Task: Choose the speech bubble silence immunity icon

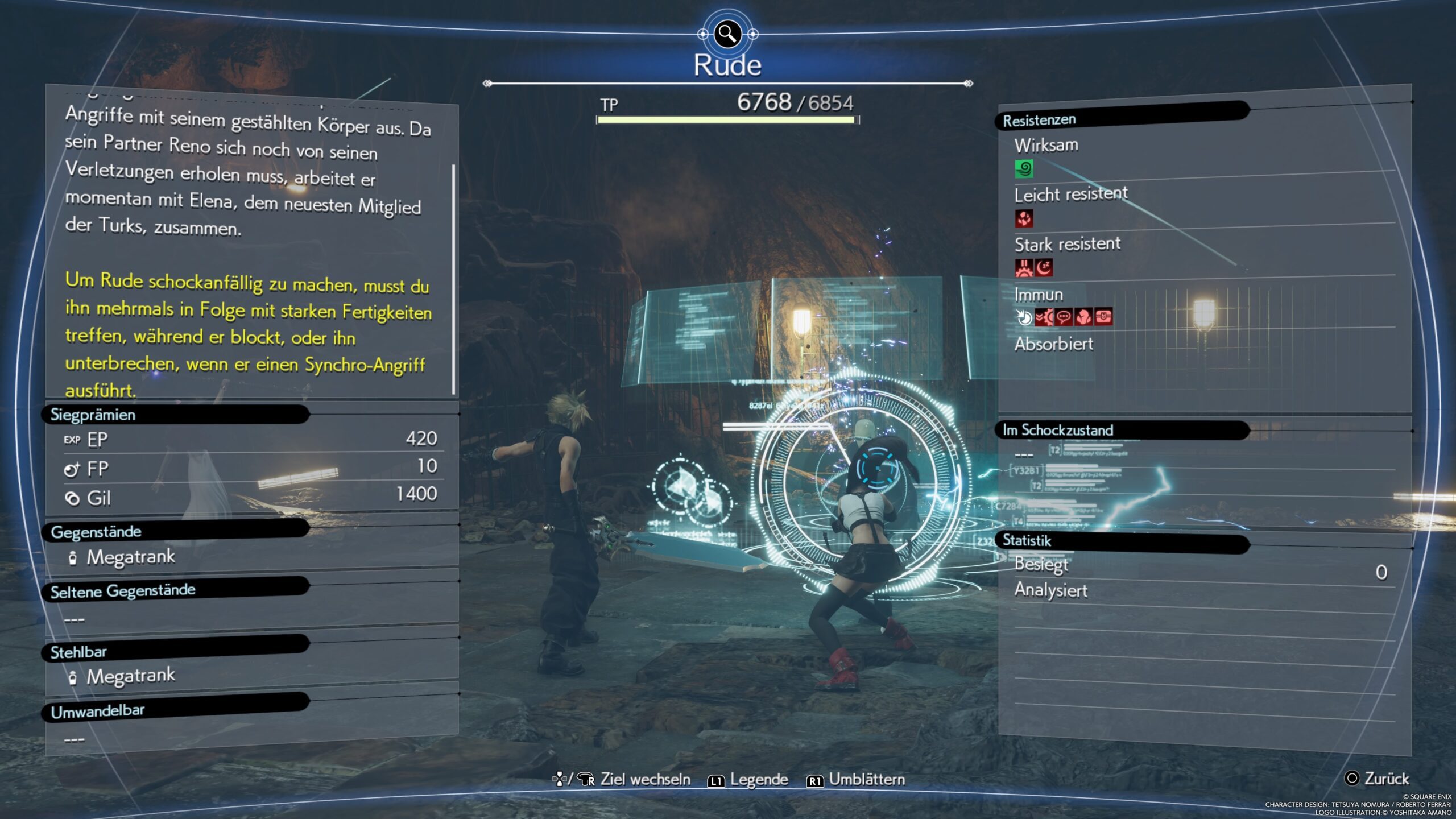Action: coord(1064,317)
